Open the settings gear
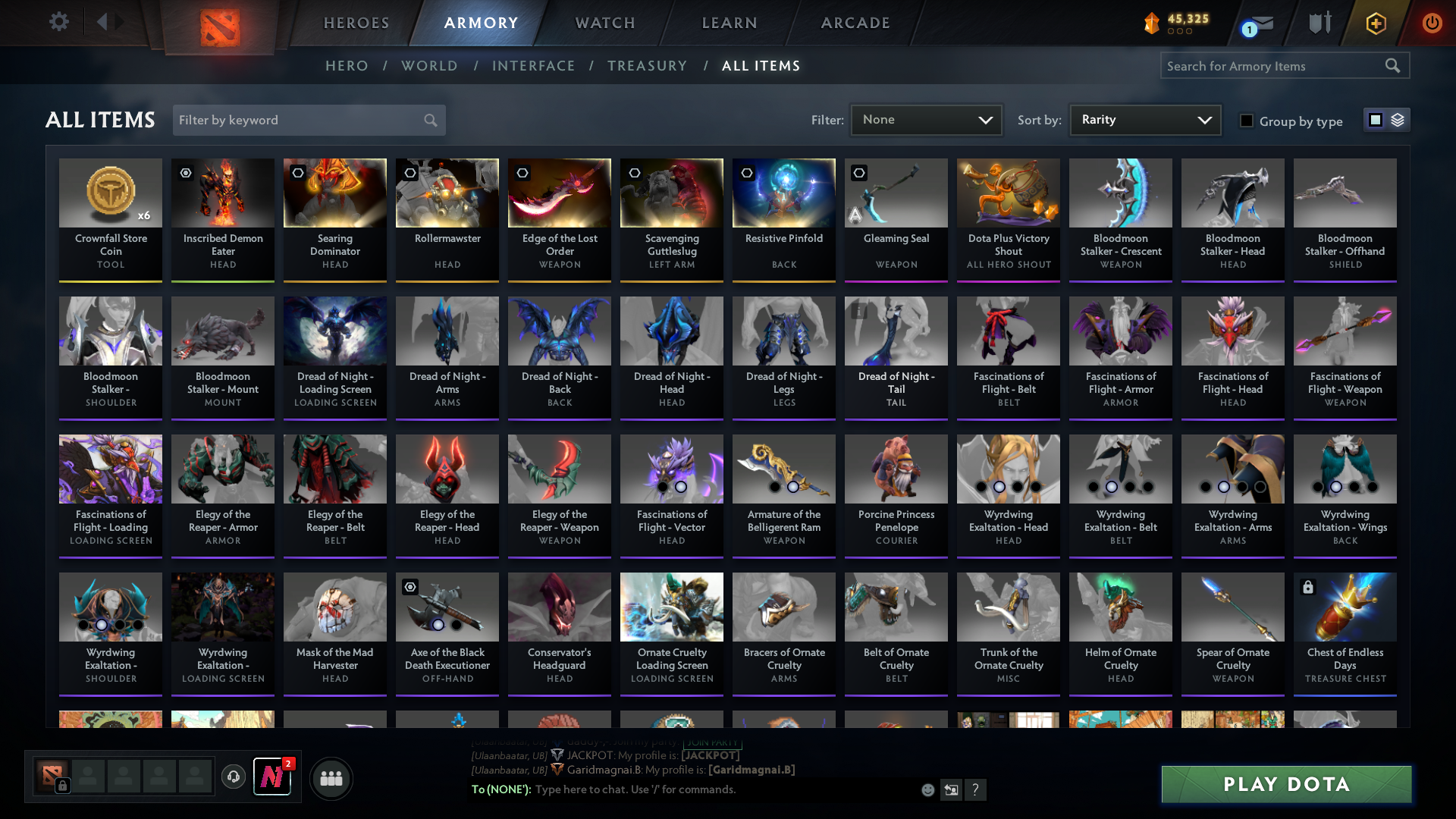Screen dimensions: 1456x819 click(x=59, y=22)
